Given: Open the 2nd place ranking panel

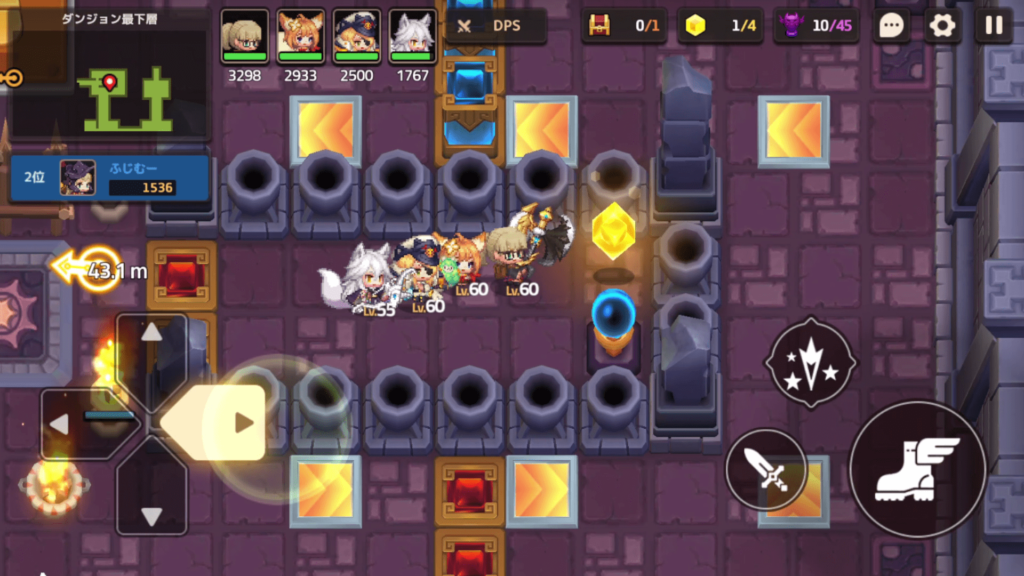Looking at the screenshot, I should [108, 178].
